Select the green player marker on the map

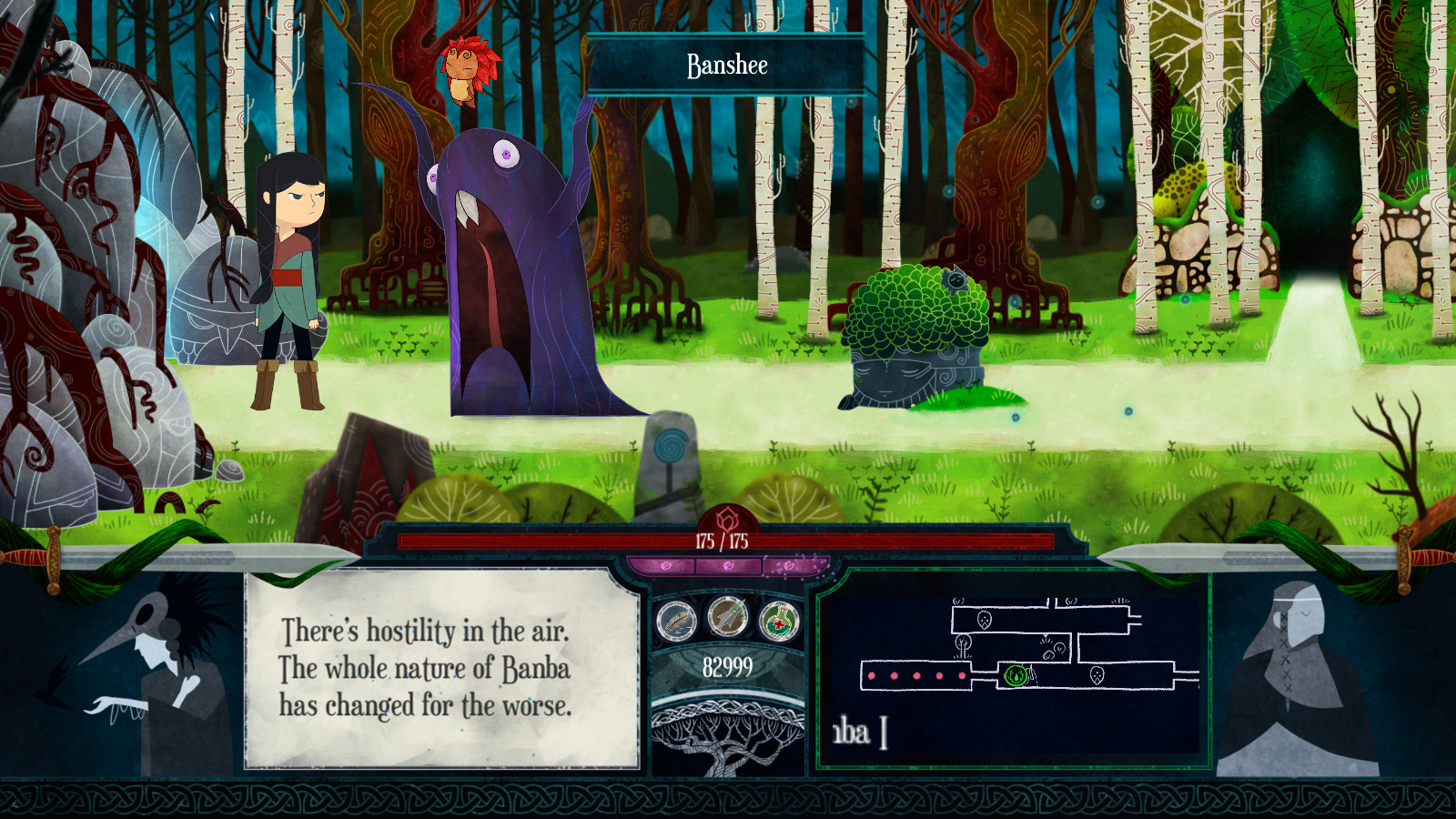click(x=1015, y=675)
